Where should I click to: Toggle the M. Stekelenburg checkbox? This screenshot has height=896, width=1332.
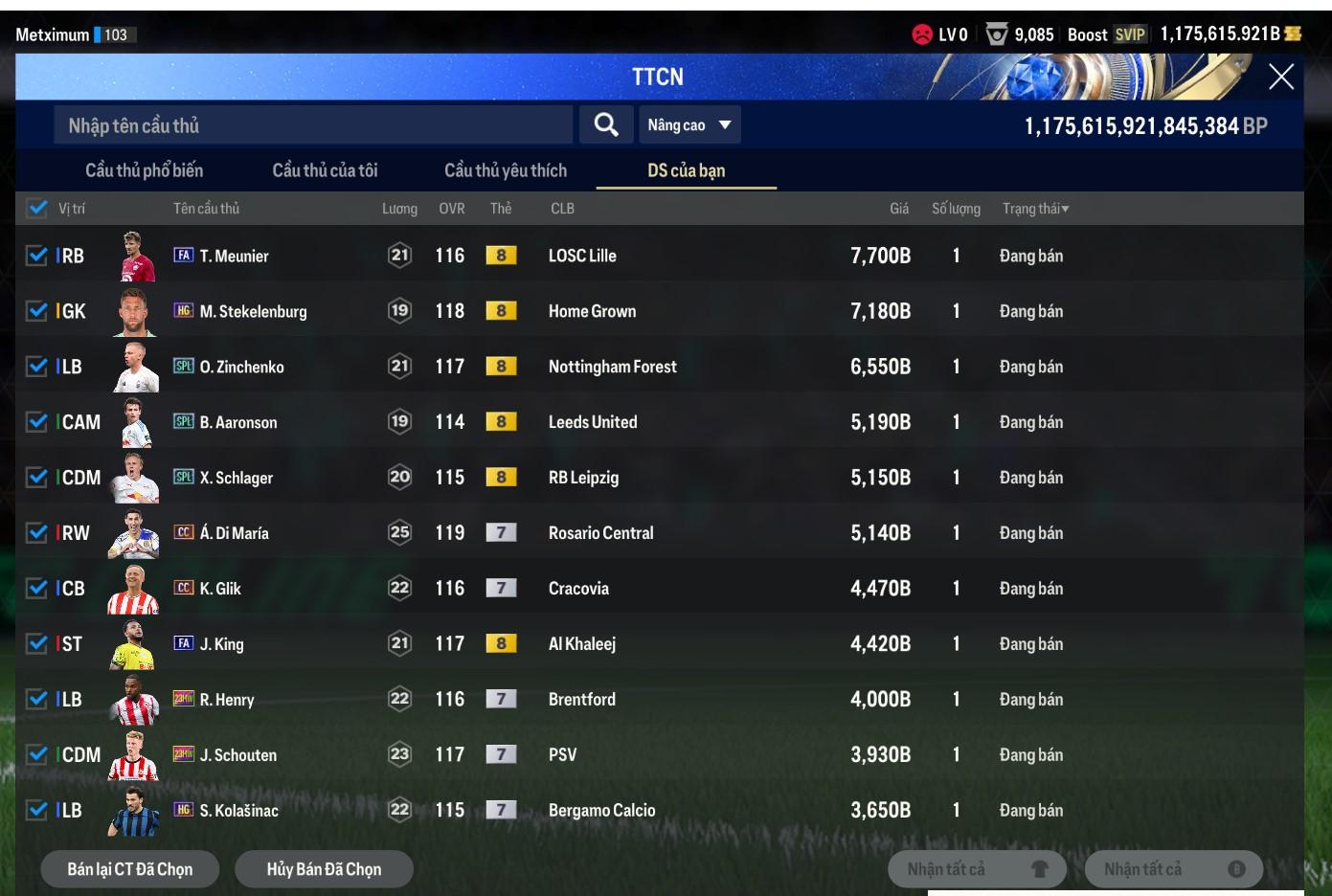(x=37, y=311)
